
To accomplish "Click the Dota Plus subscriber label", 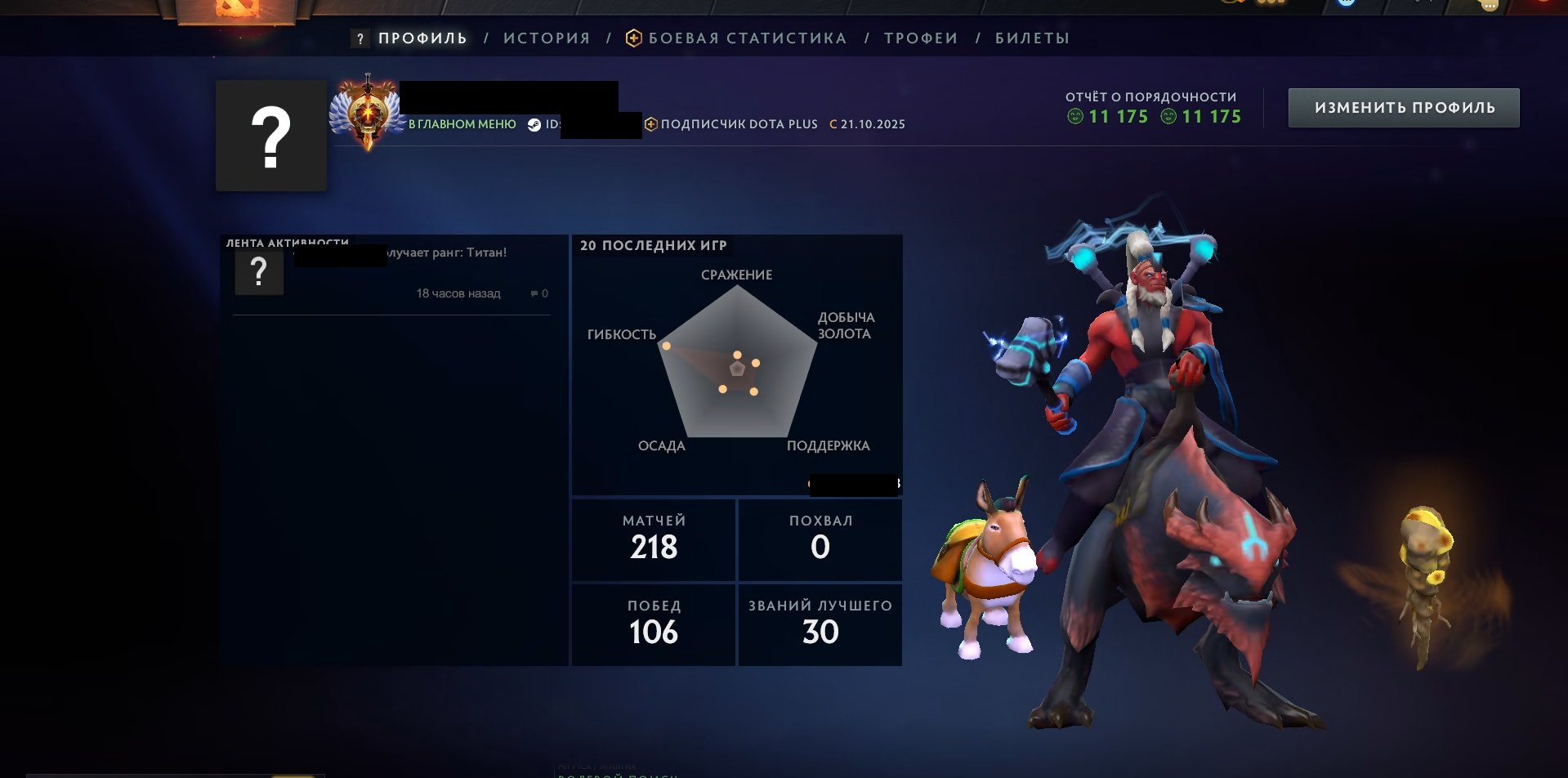I will pos(739,124).
